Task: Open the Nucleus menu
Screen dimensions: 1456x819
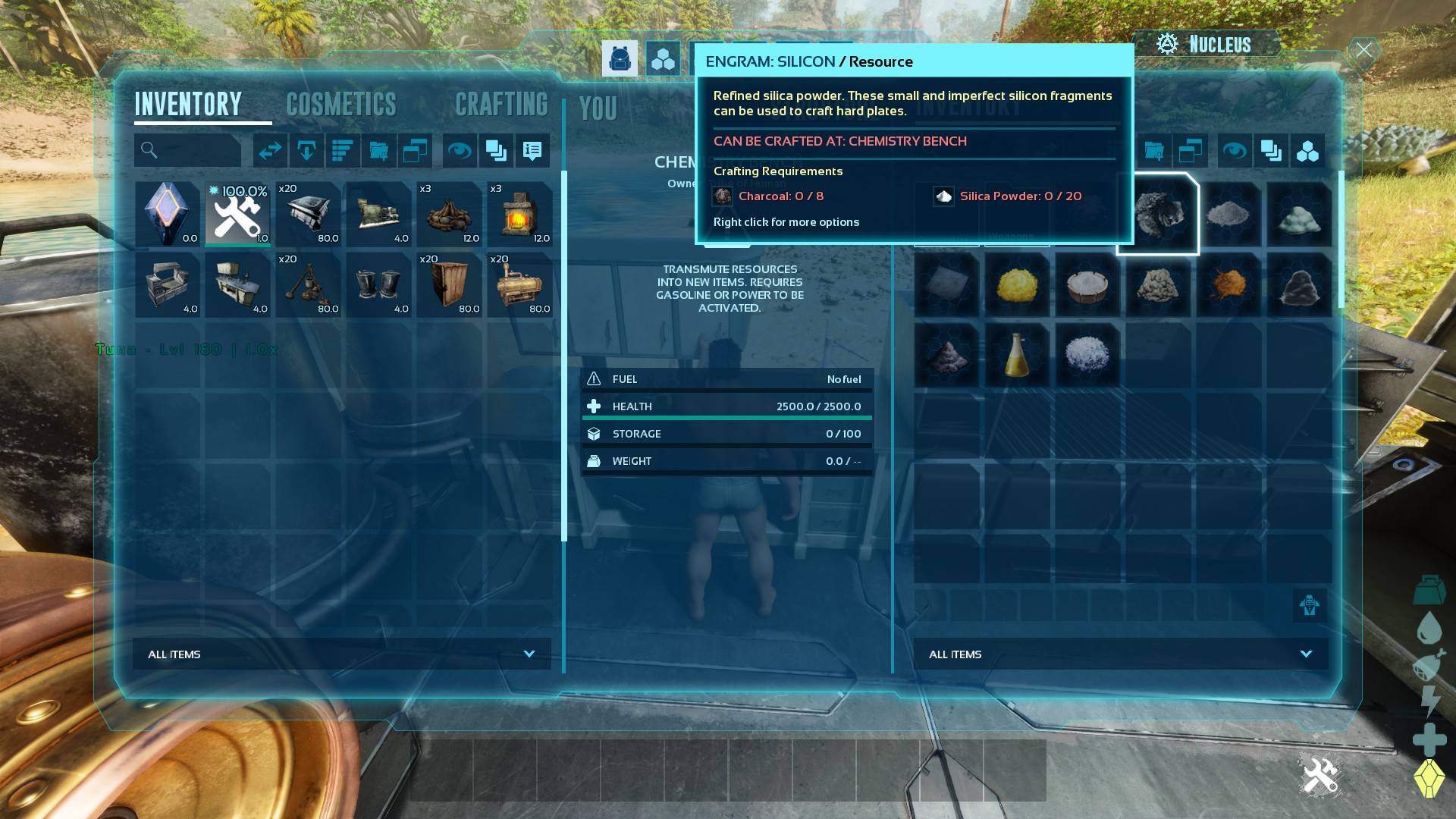Action: click(1206, 45)
